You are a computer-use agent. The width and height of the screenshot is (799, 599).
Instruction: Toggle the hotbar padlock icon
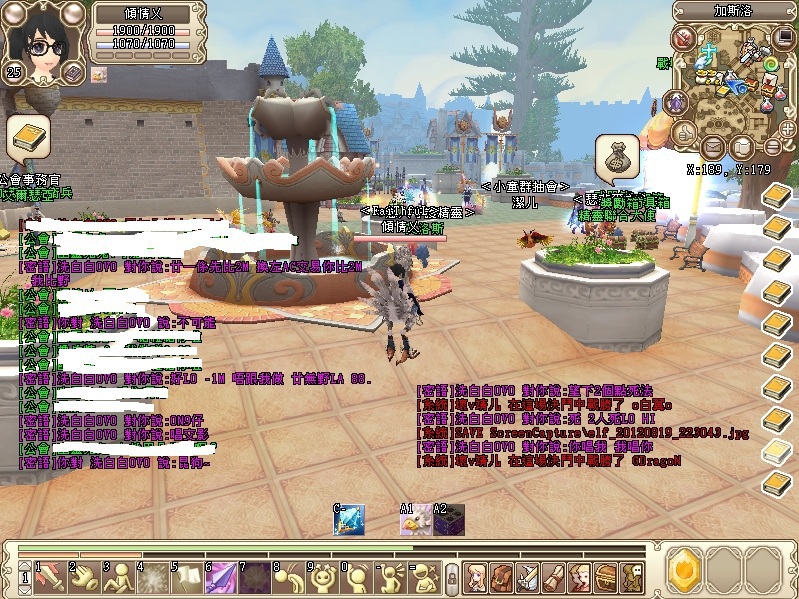[x=452, y=577]
